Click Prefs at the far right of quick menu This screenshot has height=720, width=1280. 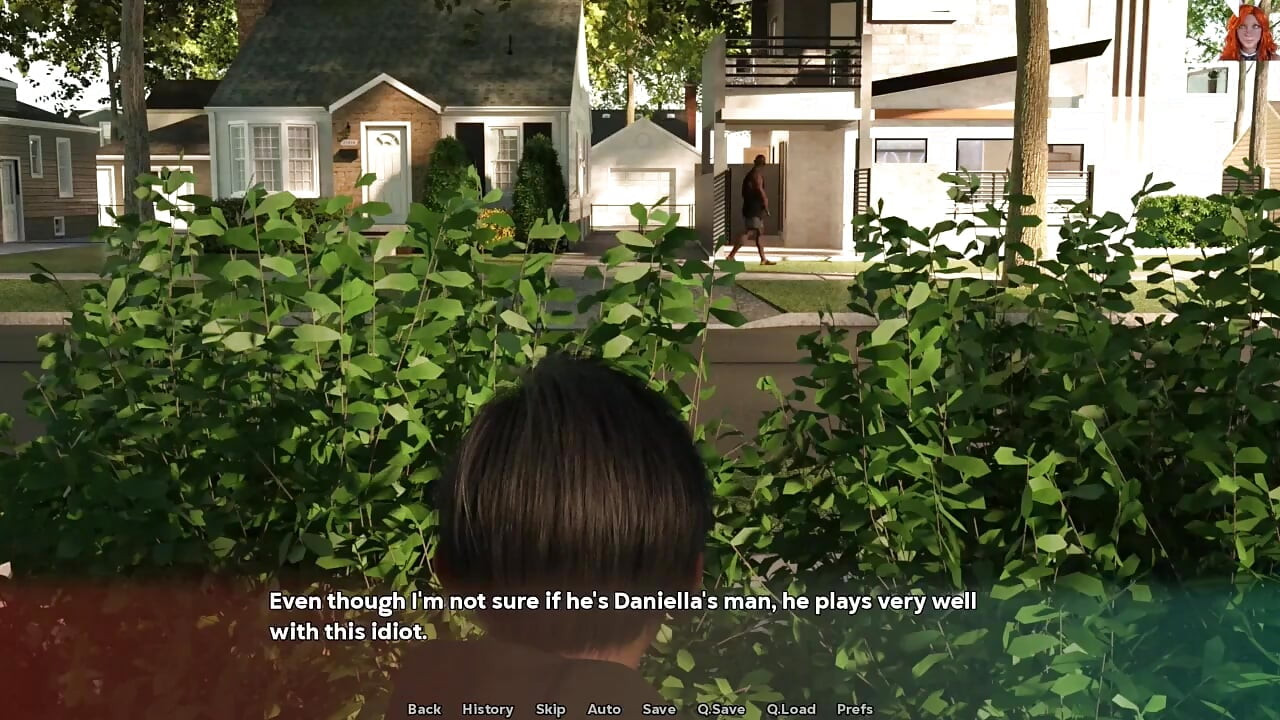[857, 709]
